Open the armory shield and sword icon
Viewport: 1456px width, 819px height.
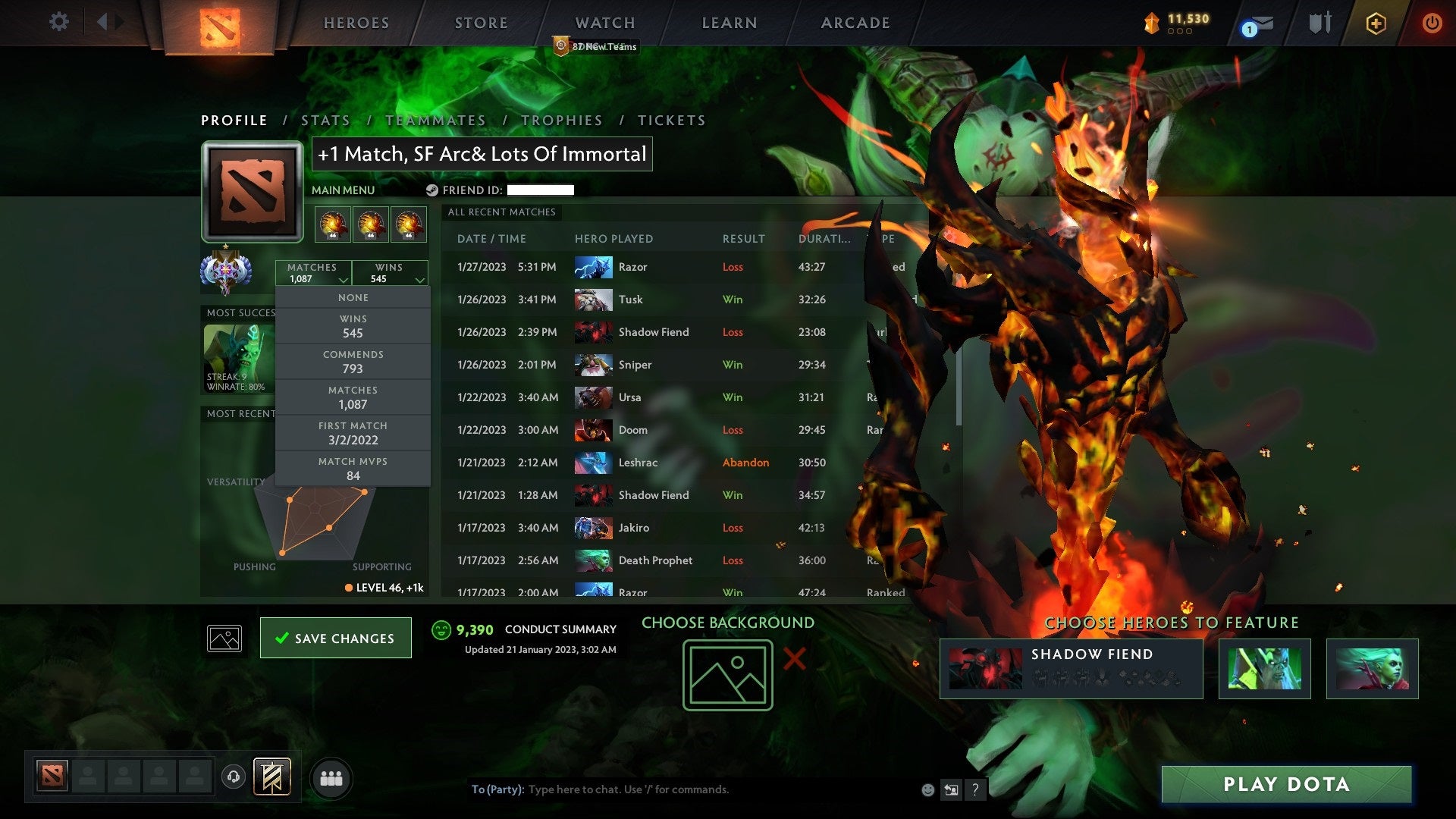1319,24
